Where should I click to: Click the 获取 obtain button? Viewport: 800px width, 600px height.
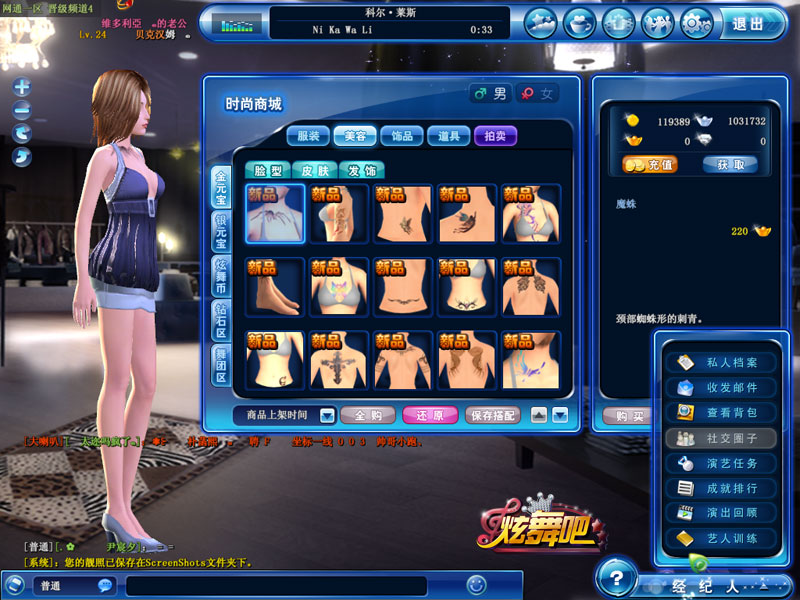coord(730,165)
